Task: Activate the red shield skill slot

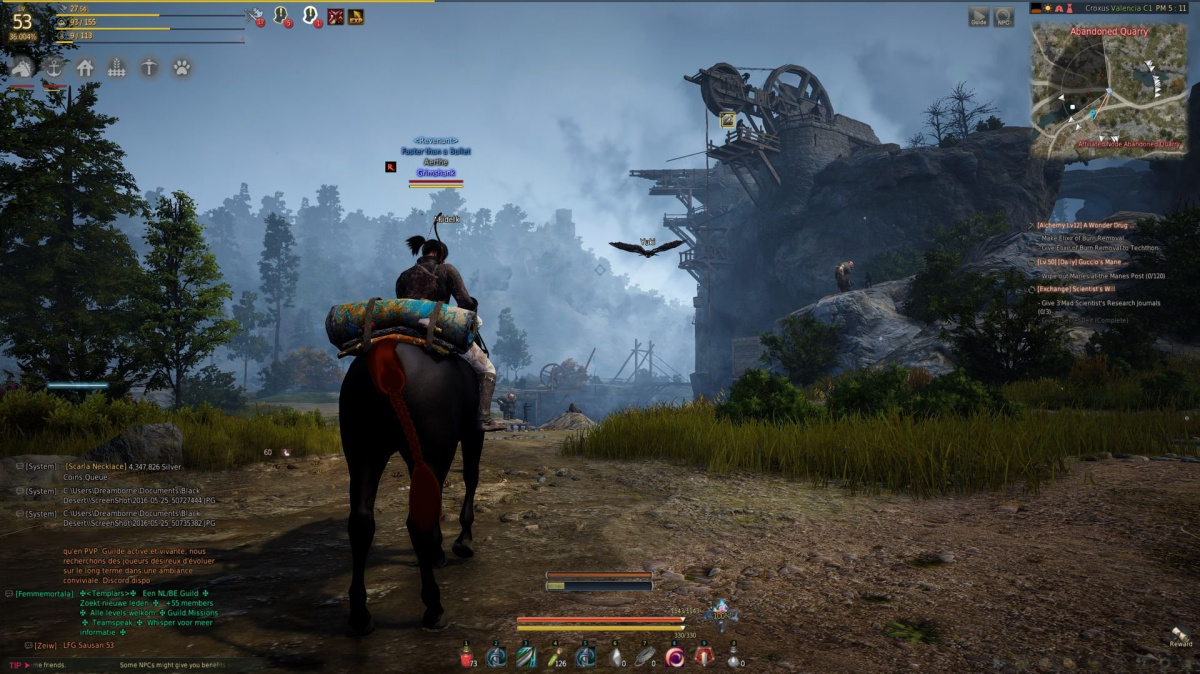Action: coord(704,656)
